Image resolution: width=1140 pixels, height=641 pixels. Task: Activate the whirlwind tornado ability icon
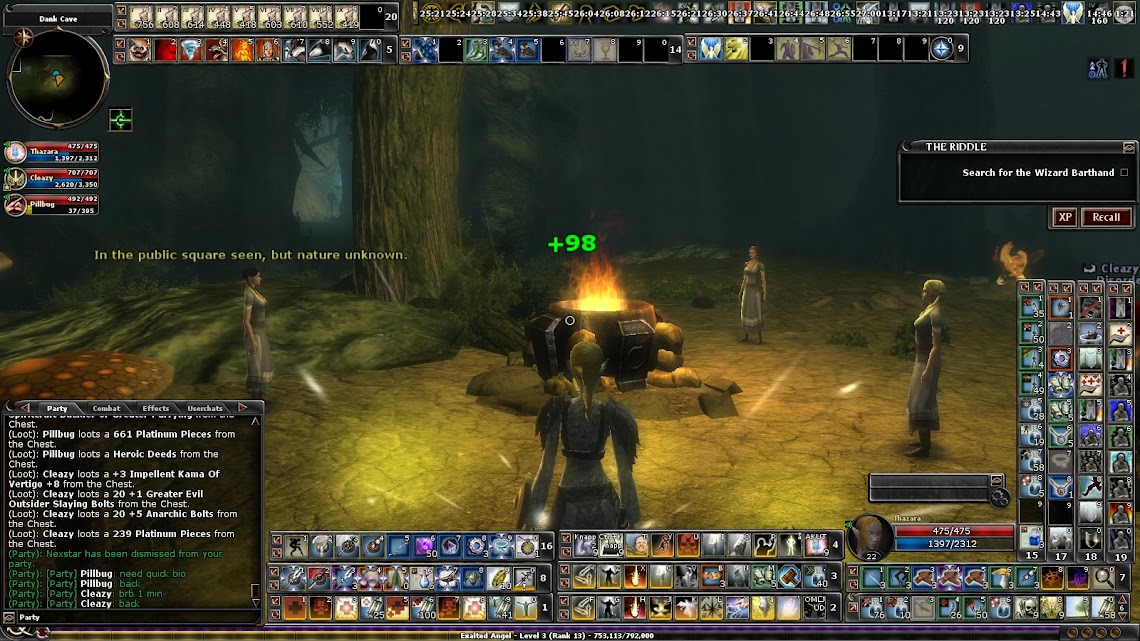pyautogui.click(x=191, y=49)
